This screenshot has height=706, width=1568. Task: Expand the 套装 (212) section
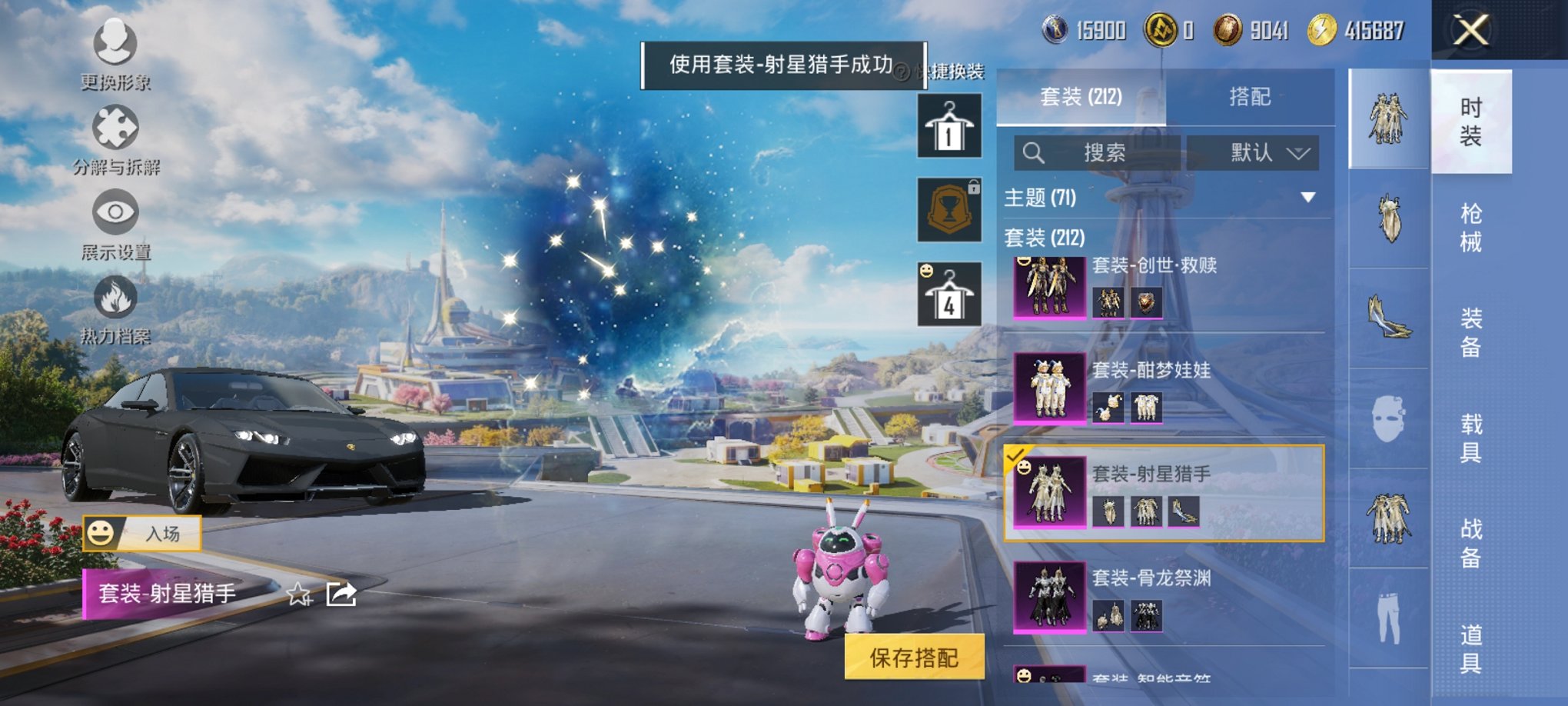pyautogui.click(x=1045, y=238)
